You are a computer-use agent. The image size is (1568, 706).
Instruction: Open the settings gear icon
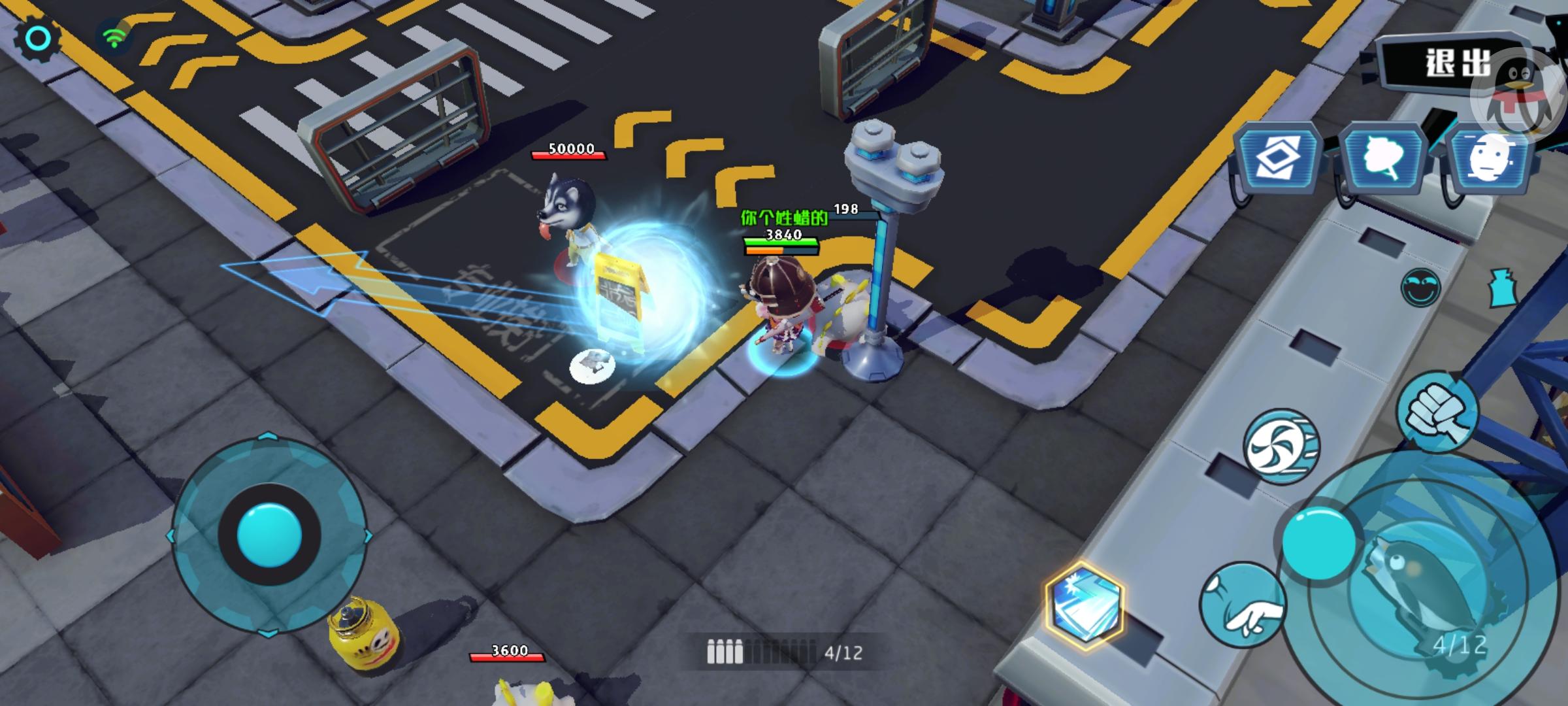tap(37, 39)
